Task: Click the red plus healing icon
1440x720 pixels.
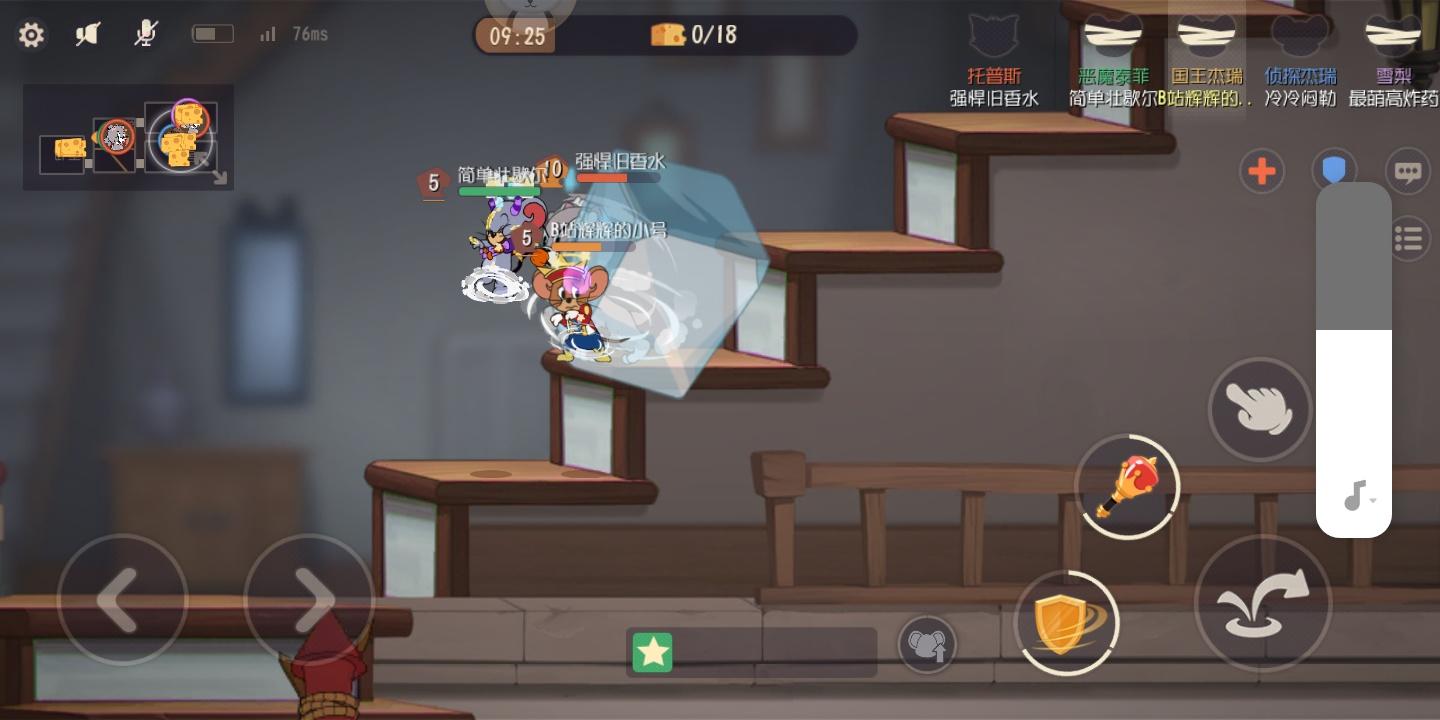Action: coord(1261,171)
